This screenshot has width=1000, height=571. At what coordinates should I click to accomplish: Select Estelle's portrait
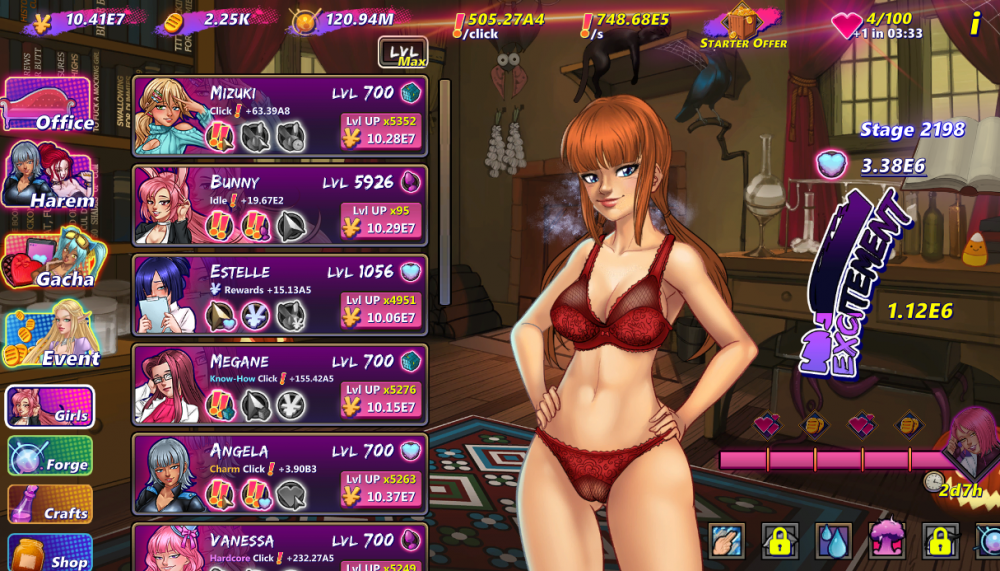pos(168,292)
